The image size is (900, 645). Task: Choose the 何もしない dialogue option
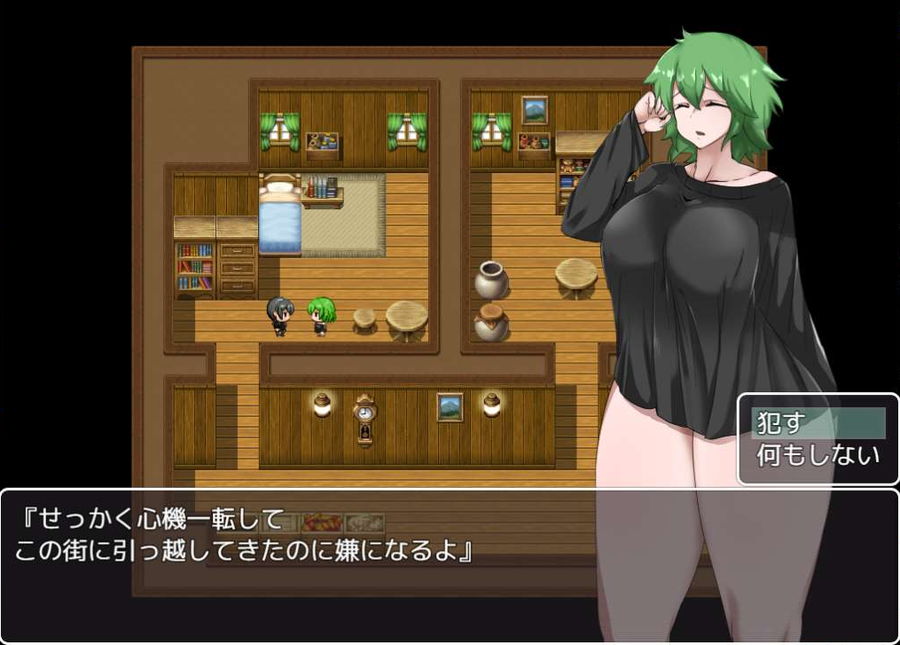click(x=817, y=456)
